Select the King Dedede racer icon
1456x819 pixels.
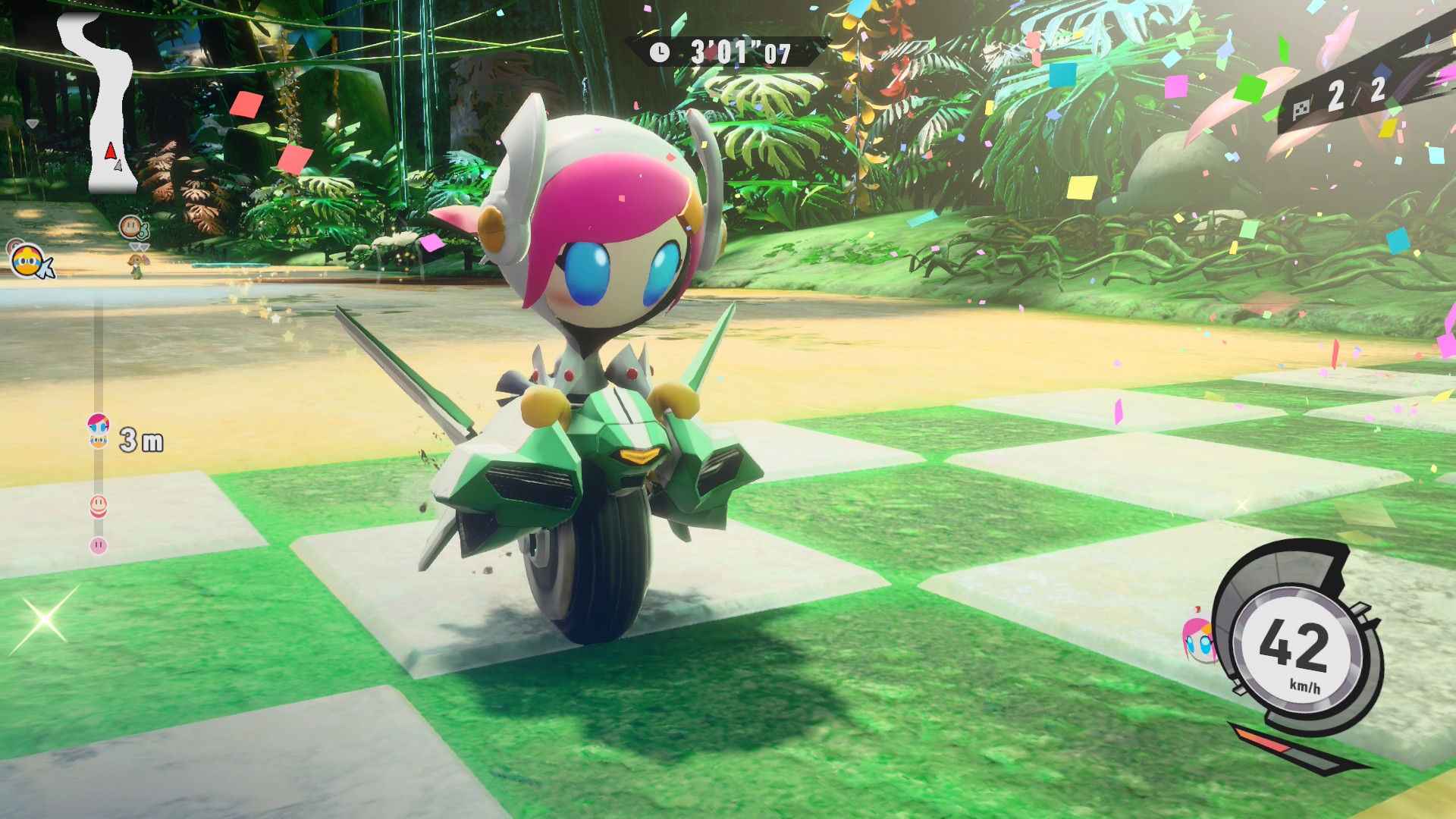(28, 262)
